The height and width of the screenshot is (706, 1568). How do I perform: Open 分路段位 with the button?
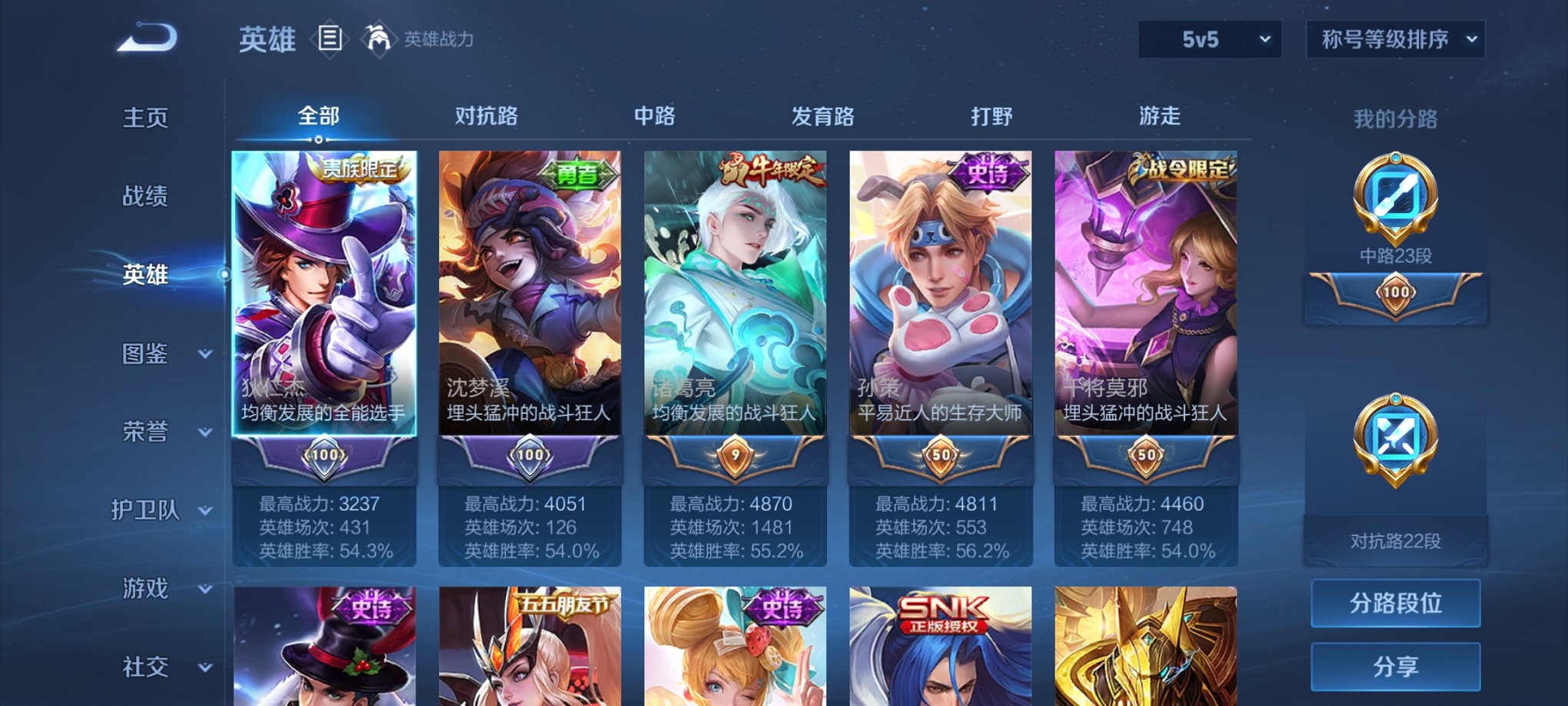pyautogui.click(x=1395, y=602)
